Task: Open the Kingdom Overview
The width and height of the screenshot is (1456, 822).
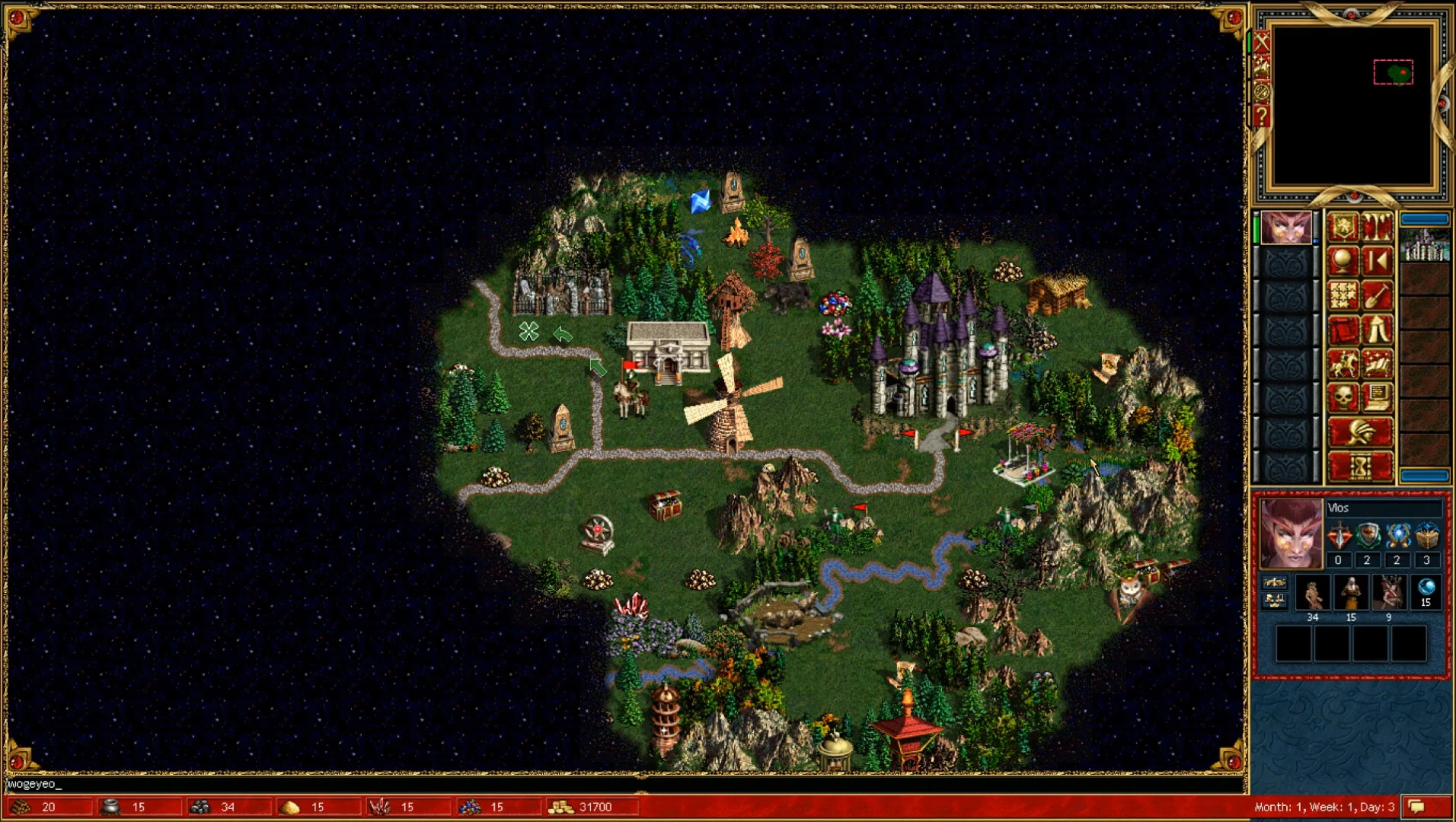Action: (1342, 225)
